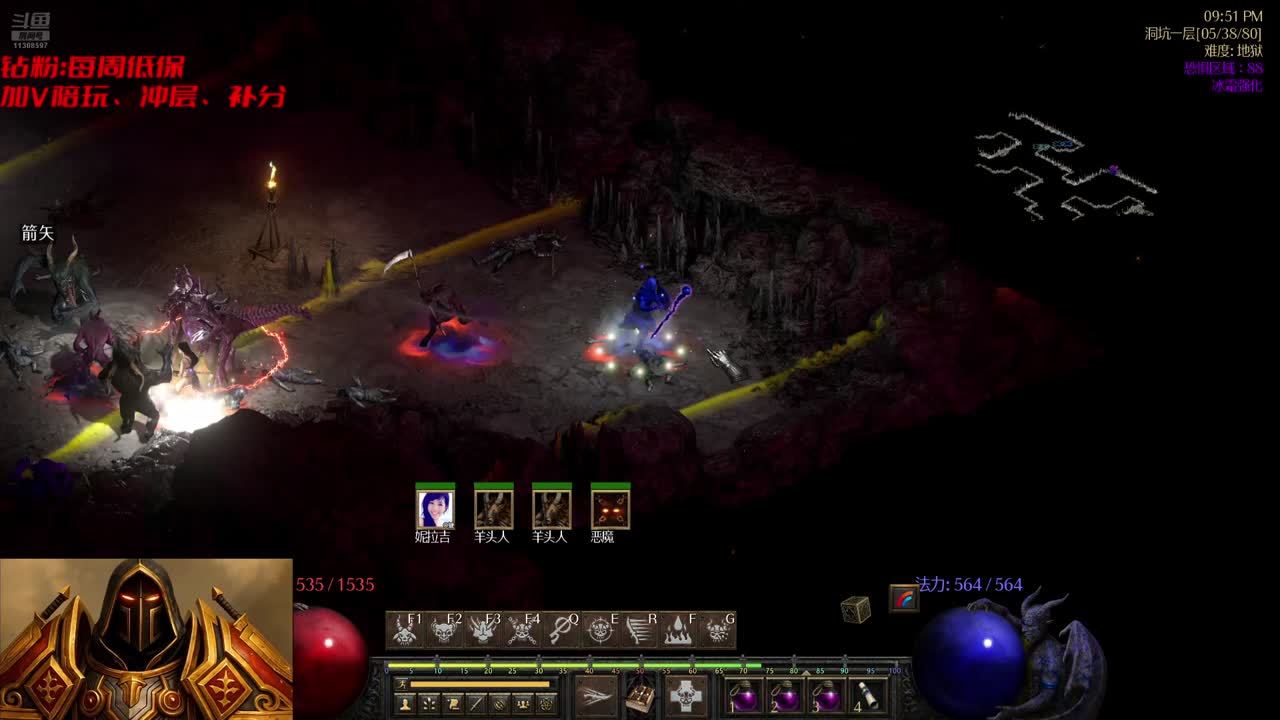This screenshot has width=1280, height=720.
Task: Activate the F1 horned skull skill
Action: click(405, 630)
